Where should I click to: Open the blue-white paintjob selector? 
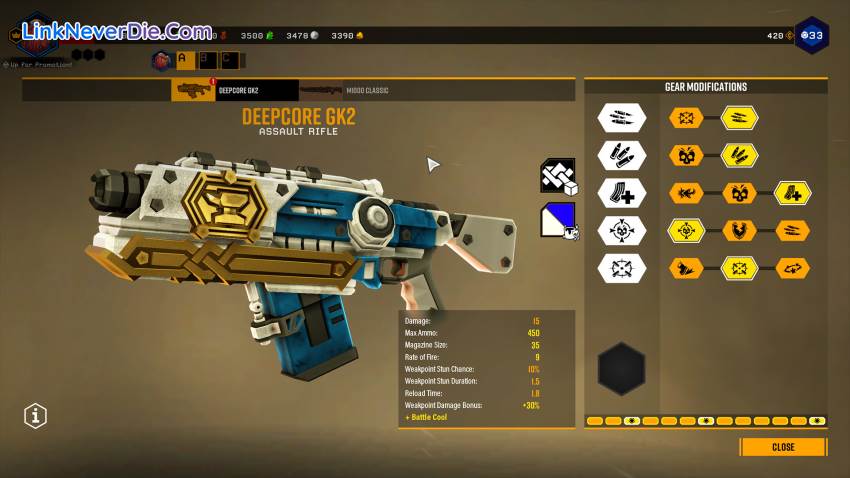pyautogui.click(x=559, y=220)
